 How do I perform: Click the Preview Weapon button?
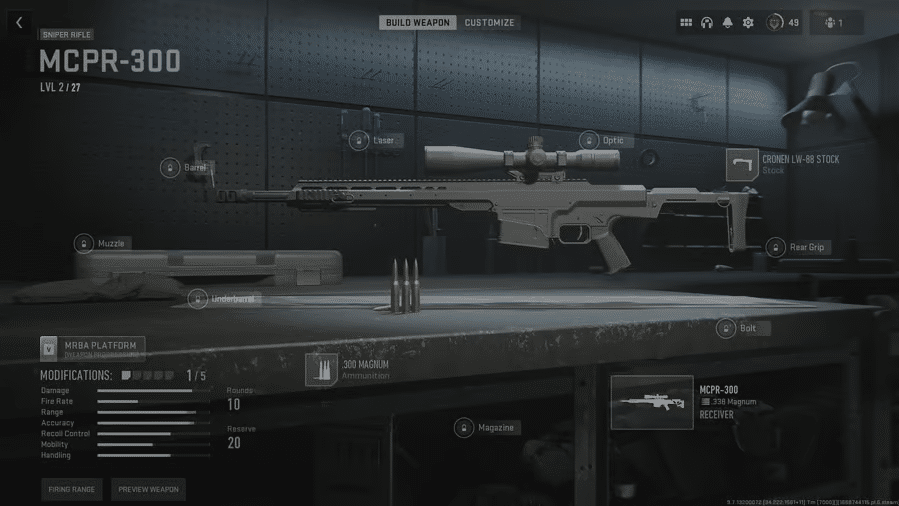(148, 489)
